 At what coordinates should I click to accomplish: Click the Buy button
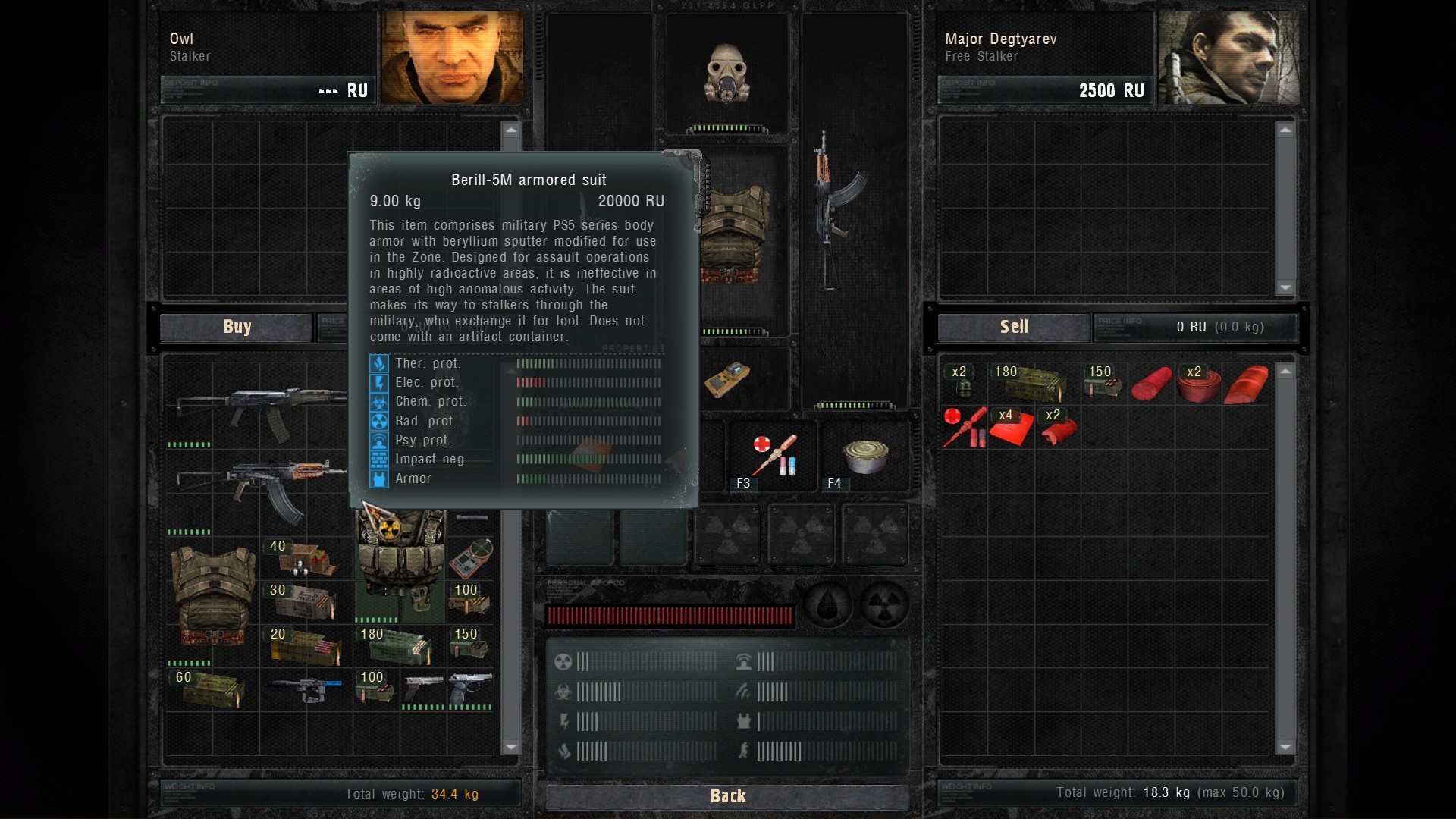[237, 327]
